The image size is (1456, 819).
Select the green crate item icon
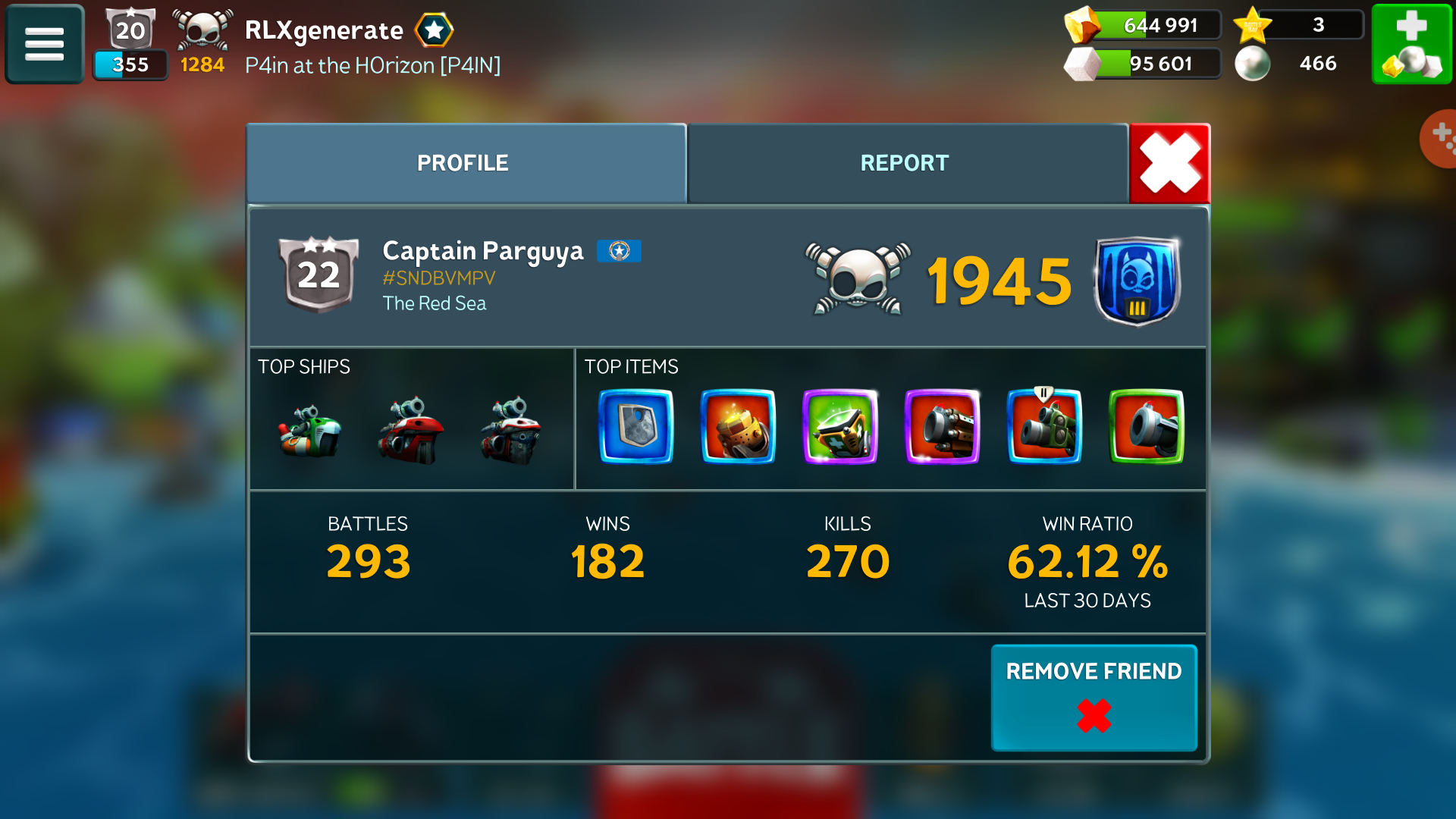(x=839, y=426)
